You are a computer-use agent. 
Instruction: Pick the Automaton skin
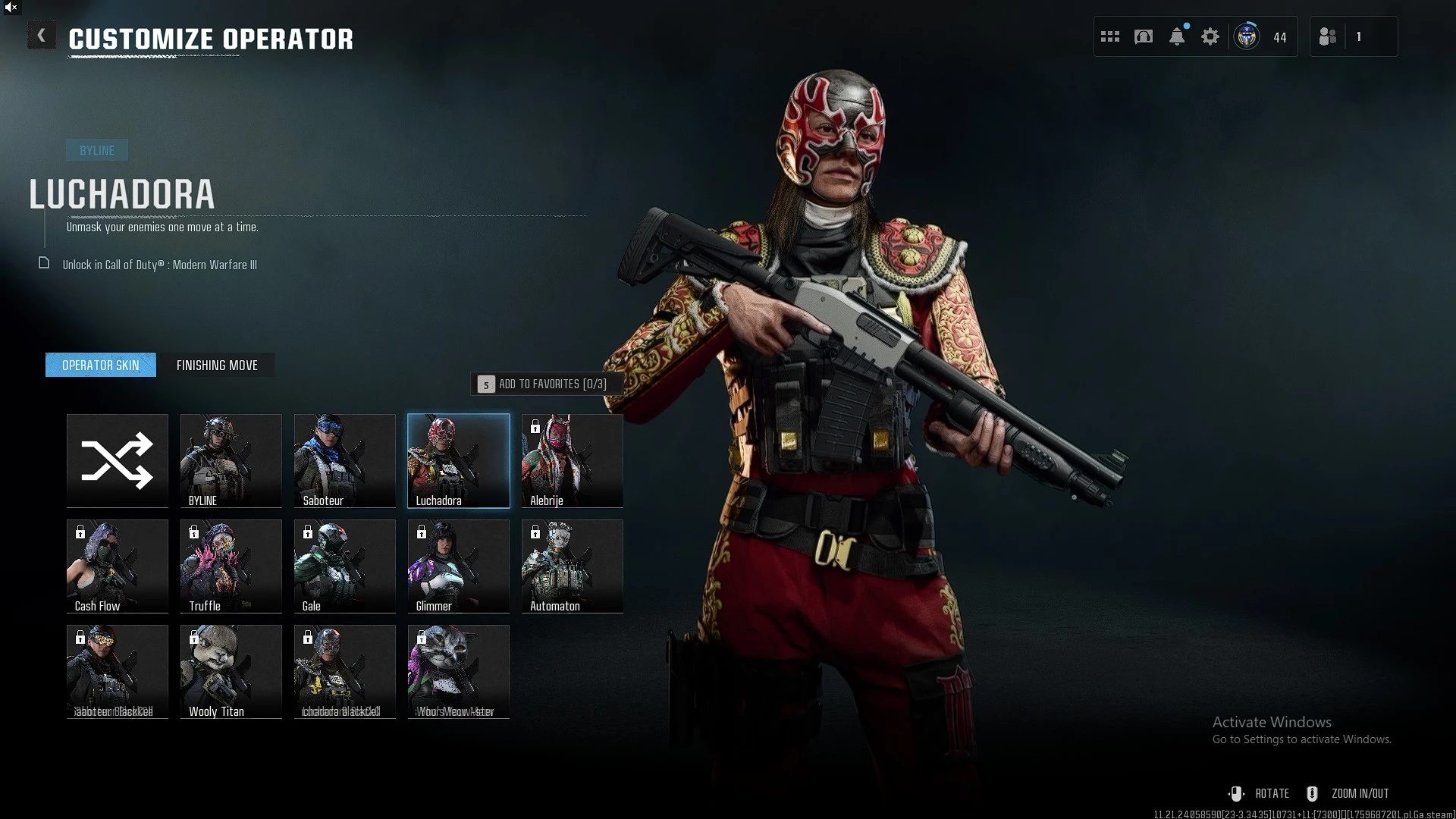(x=573, y=566)
